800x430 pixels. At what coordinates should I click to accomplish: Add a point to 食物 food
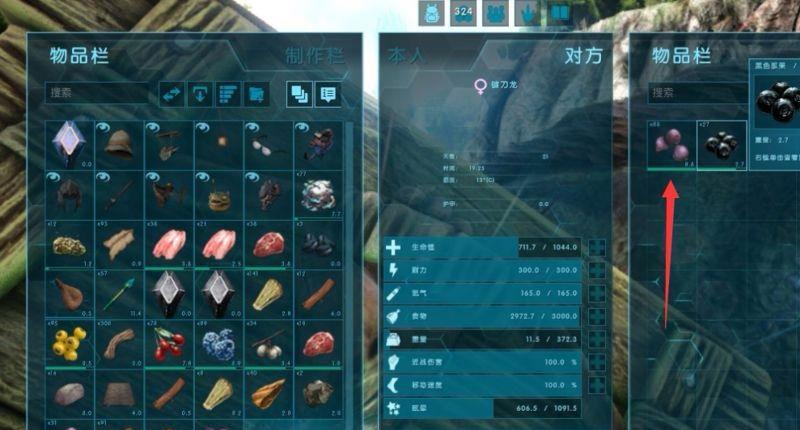597,317
